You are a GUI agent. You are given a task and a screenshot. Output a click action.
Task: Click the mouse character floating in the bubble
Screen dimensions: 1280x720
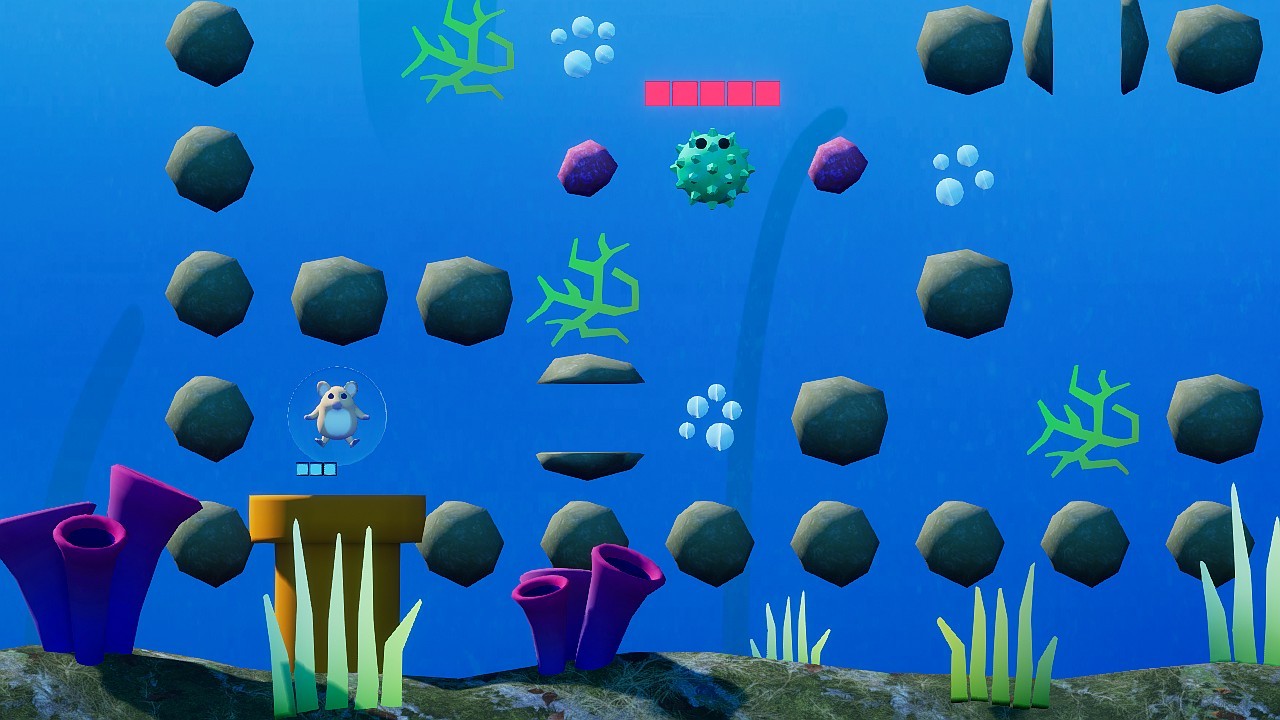[x=337, y=415]
